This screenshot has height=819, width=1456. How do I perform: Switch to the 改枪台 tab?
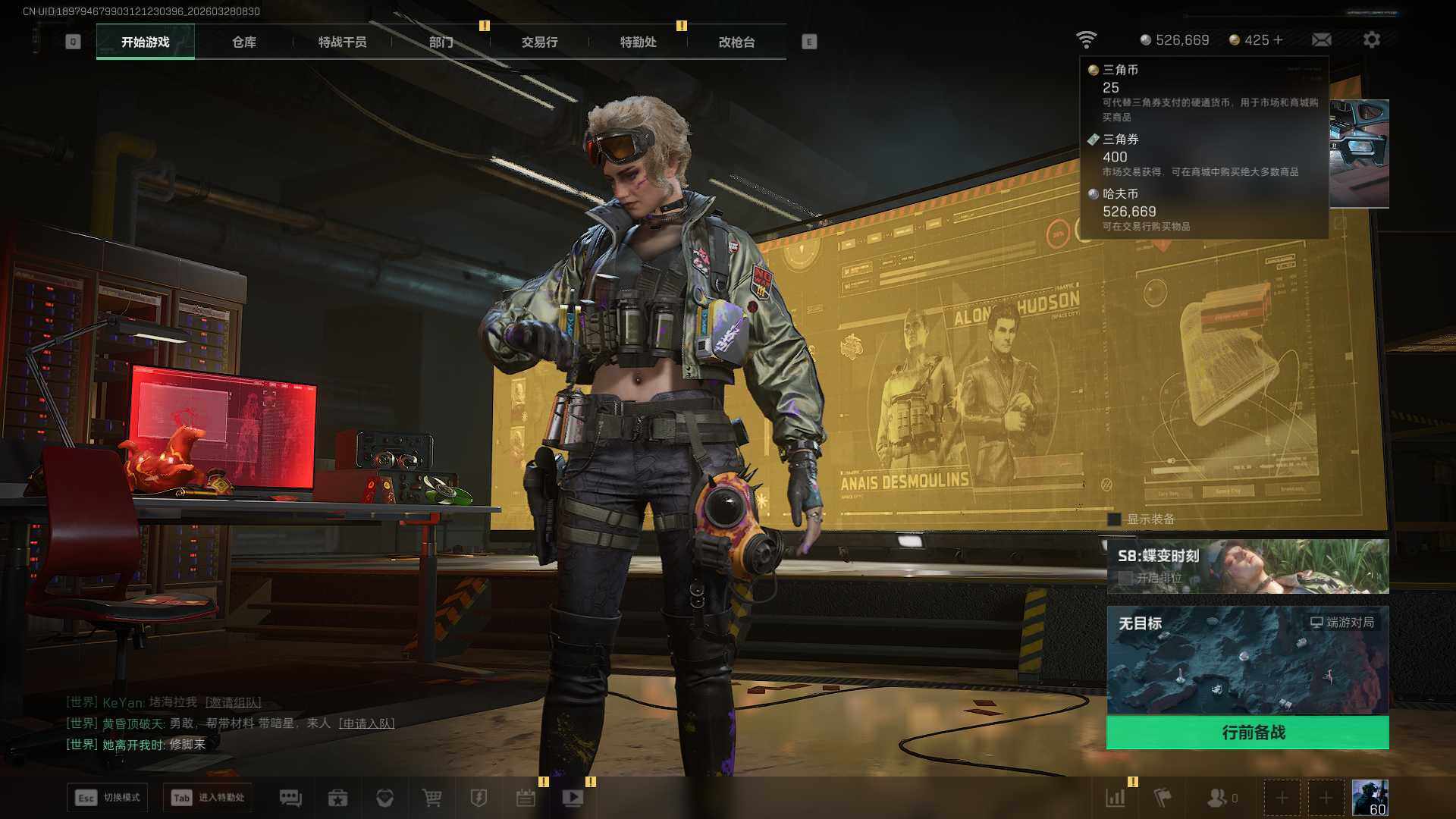click(736, 42)
